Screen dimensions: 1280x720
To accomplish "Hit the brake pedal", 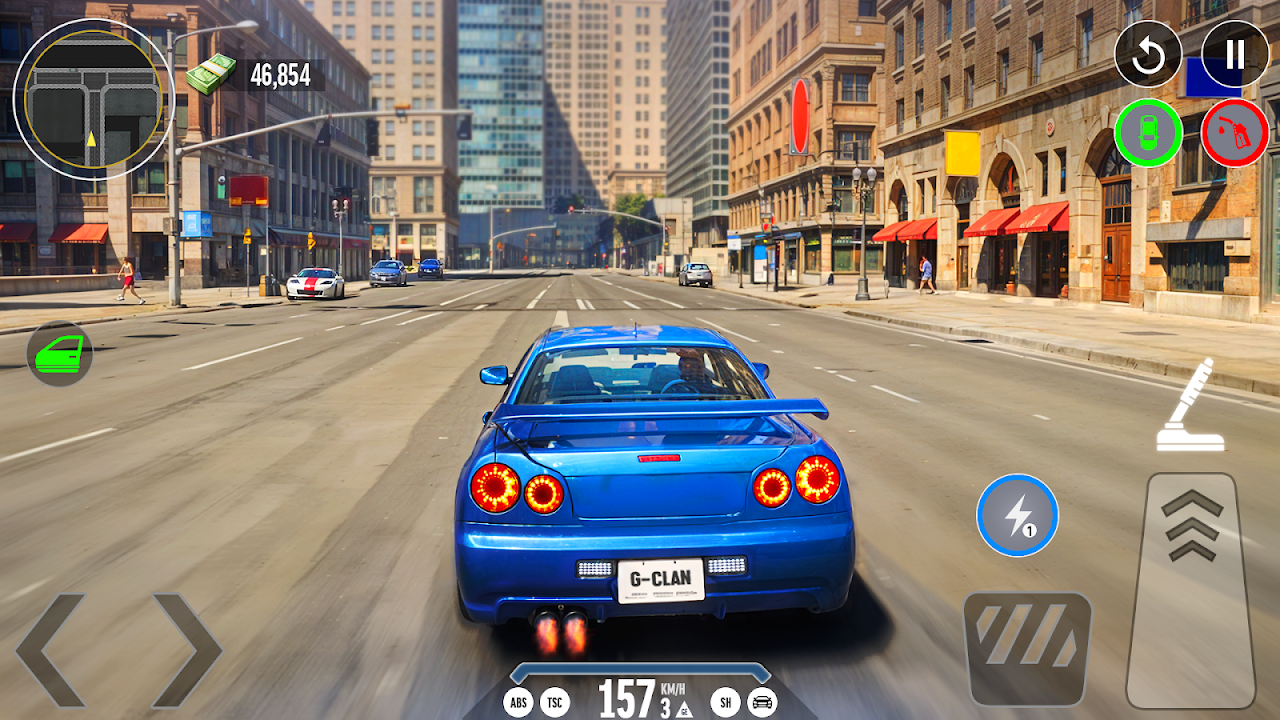I will [1027, 649].
